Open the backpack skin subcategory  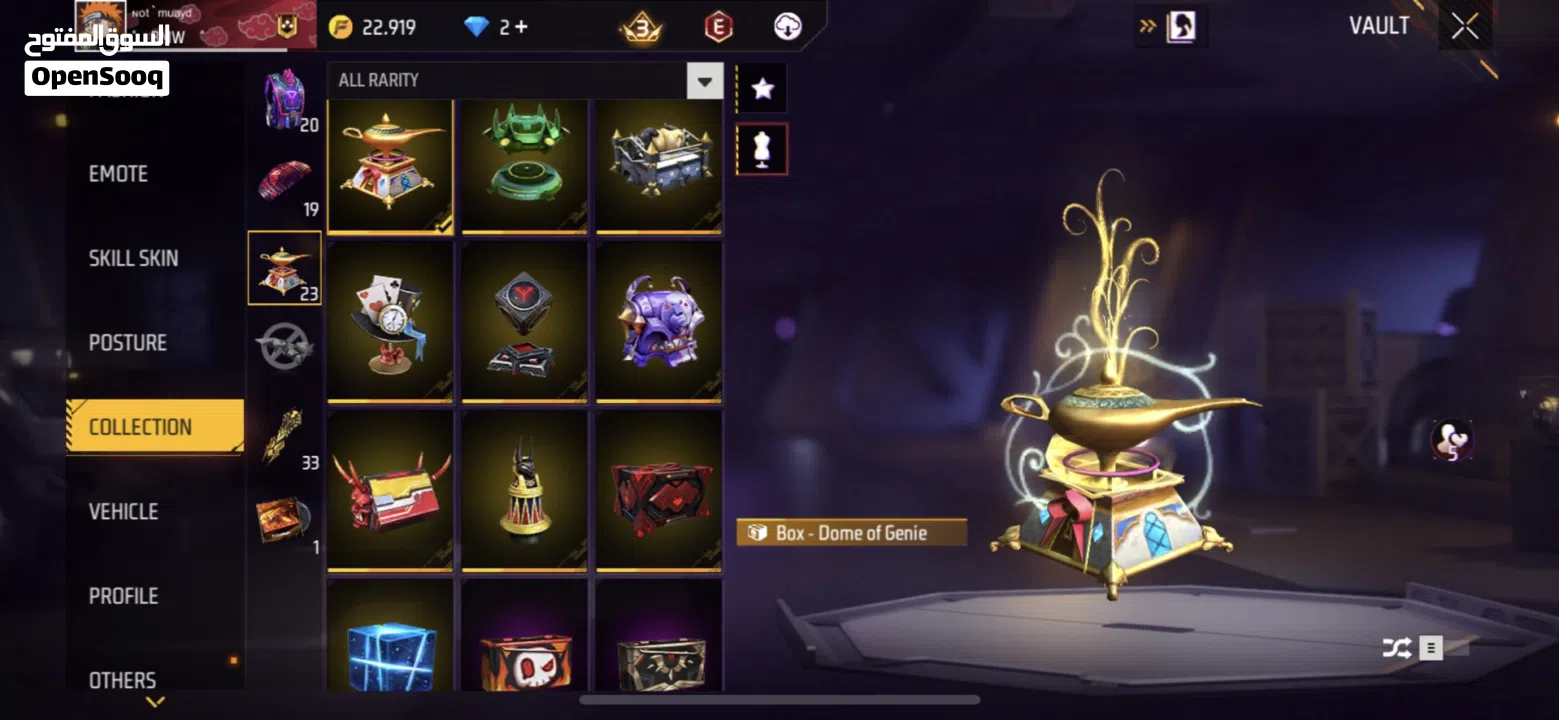coord(286,100)
